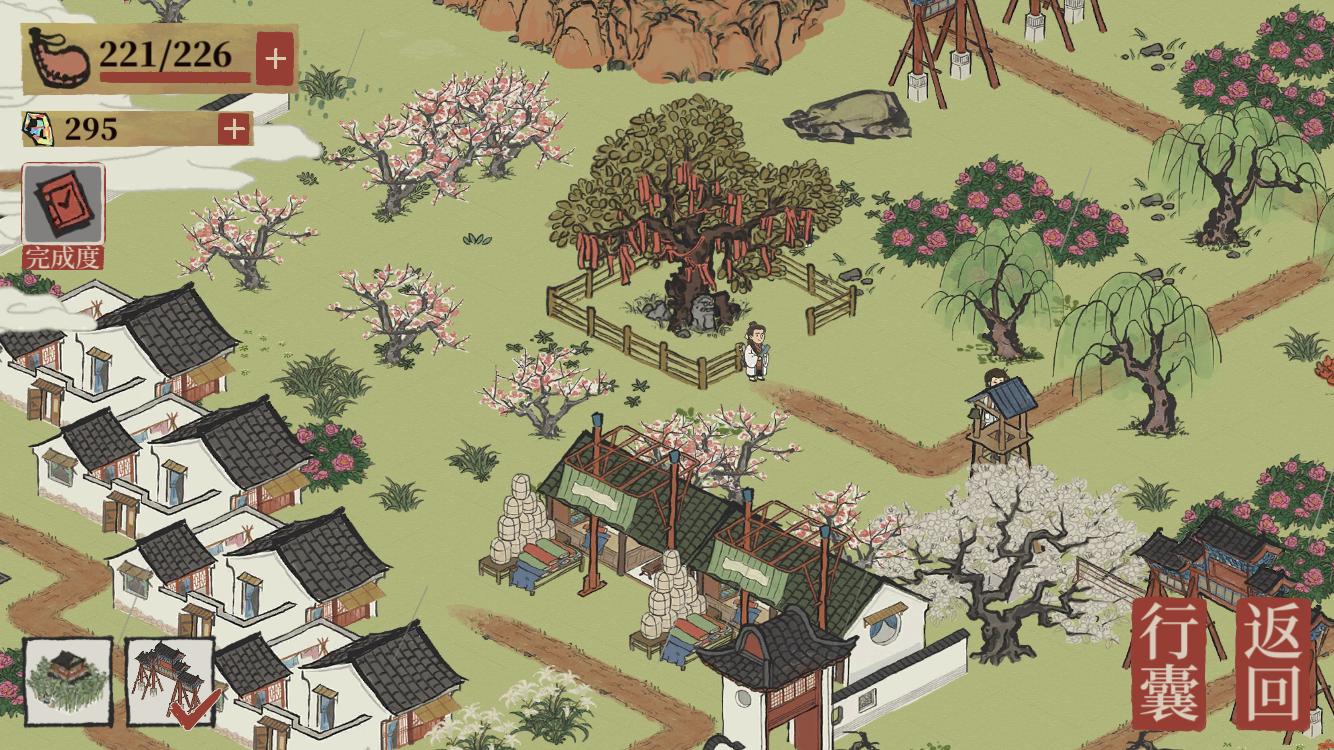Tap the plus button beside 295 gems
1334x750 pixels.
click(234, 128)
